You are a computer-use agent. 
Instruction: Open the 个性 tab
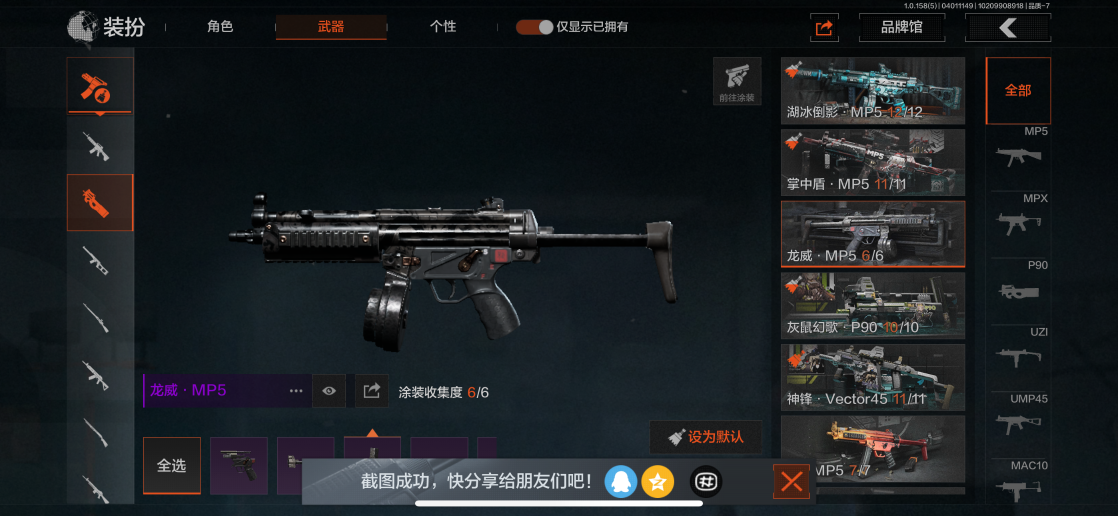click(x=443, y=27)
